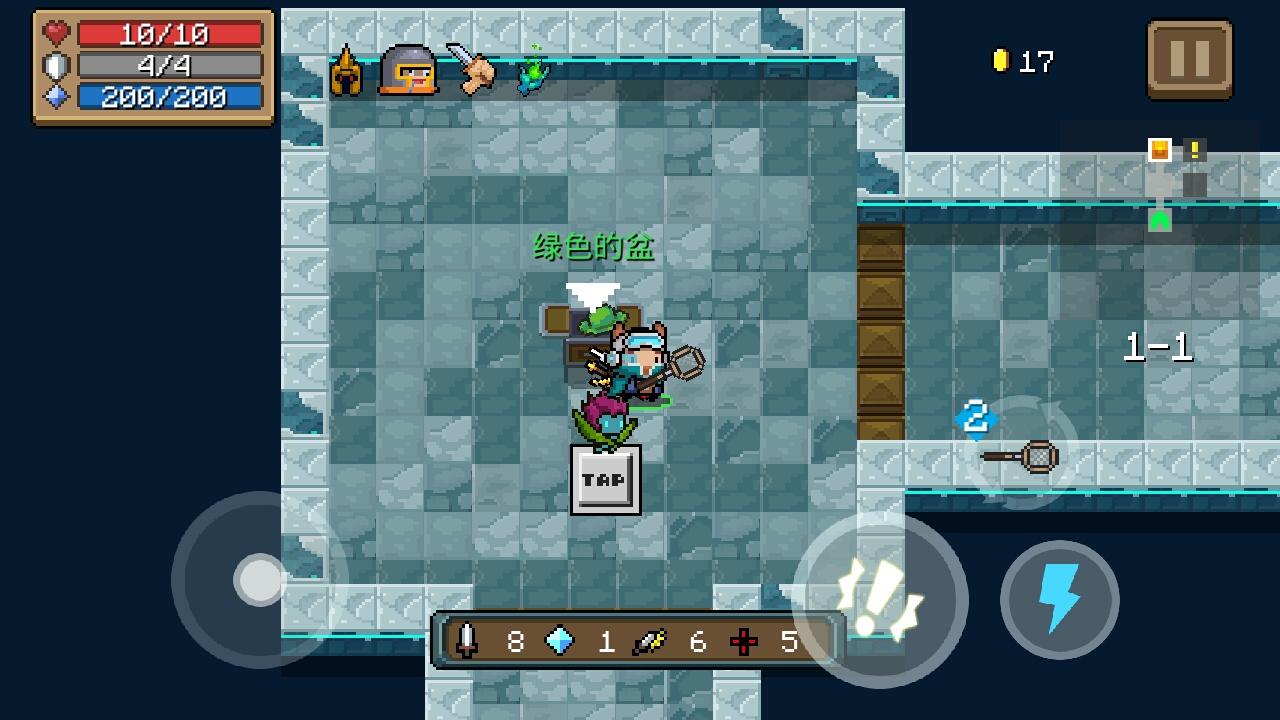
Task: Tap the coin icon next to 17
Action: point(999,61)
